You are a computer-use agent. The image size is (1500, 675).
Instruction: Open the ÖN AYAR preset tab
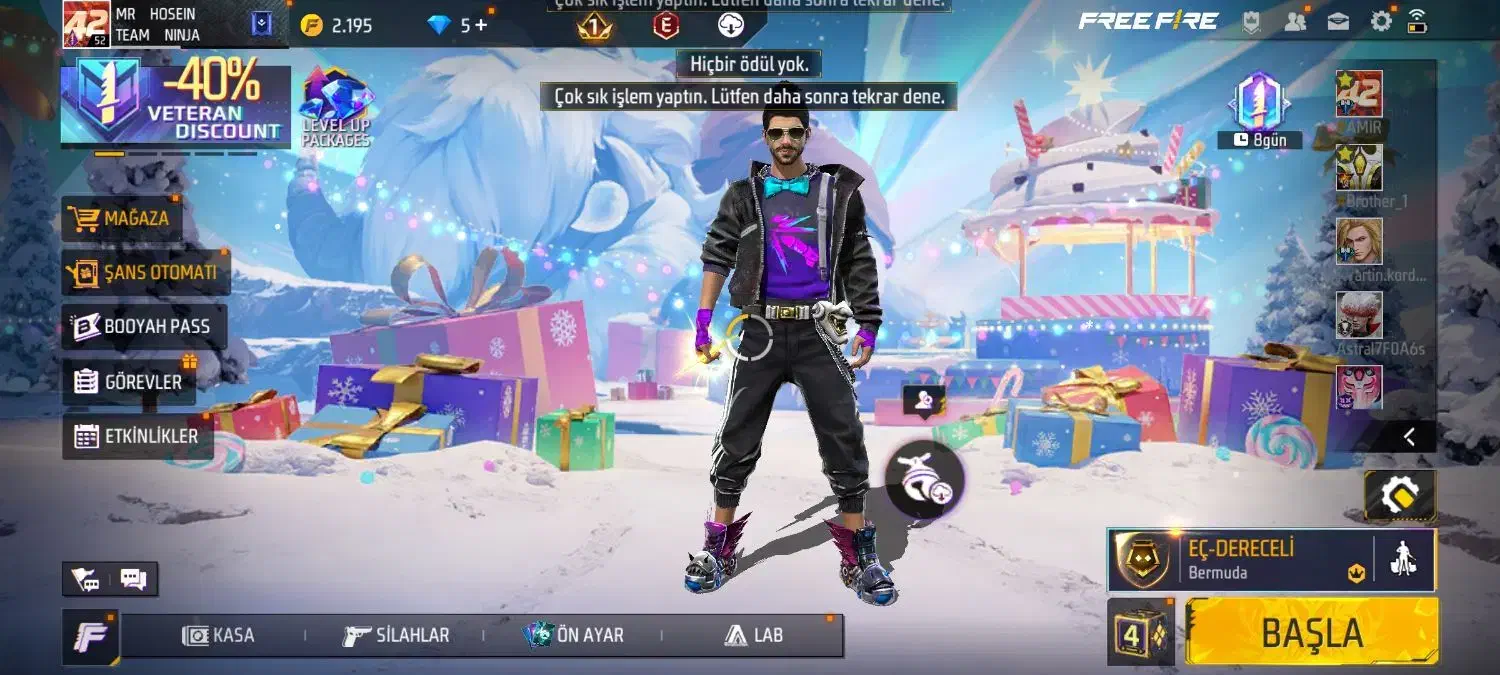click(x=575, y=635)
